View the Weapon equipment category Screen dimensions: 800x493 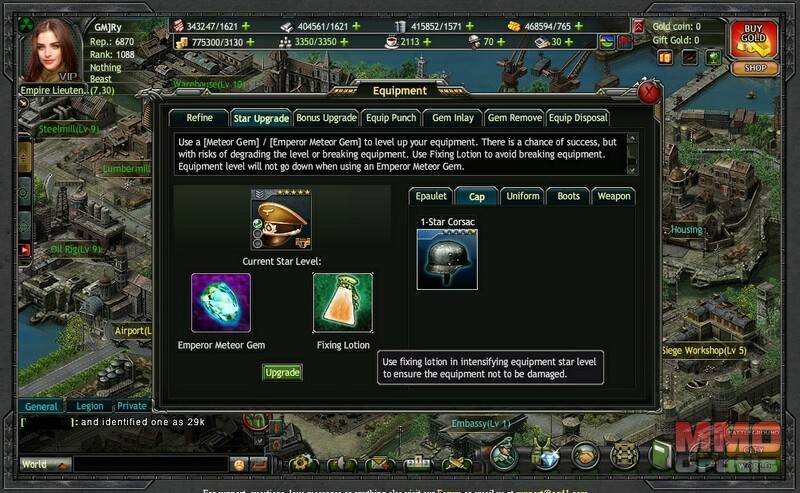tap(613, 196)
